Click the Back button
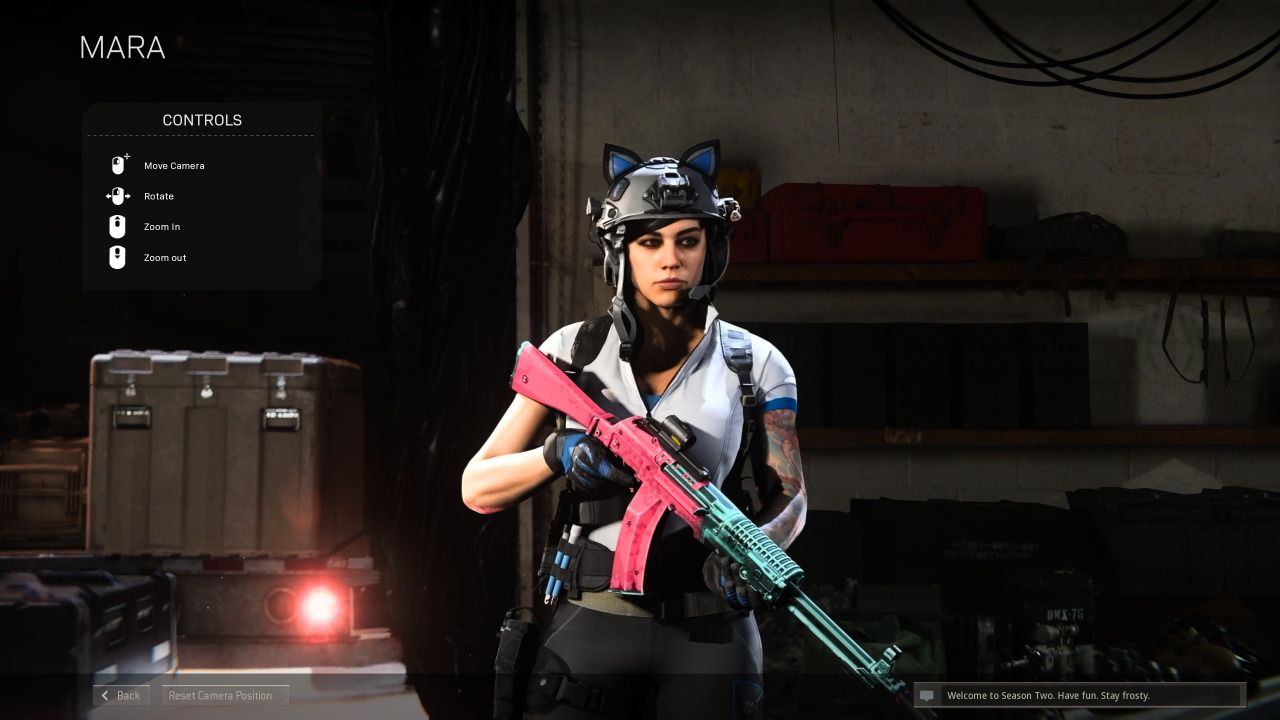 coord(121,695)
